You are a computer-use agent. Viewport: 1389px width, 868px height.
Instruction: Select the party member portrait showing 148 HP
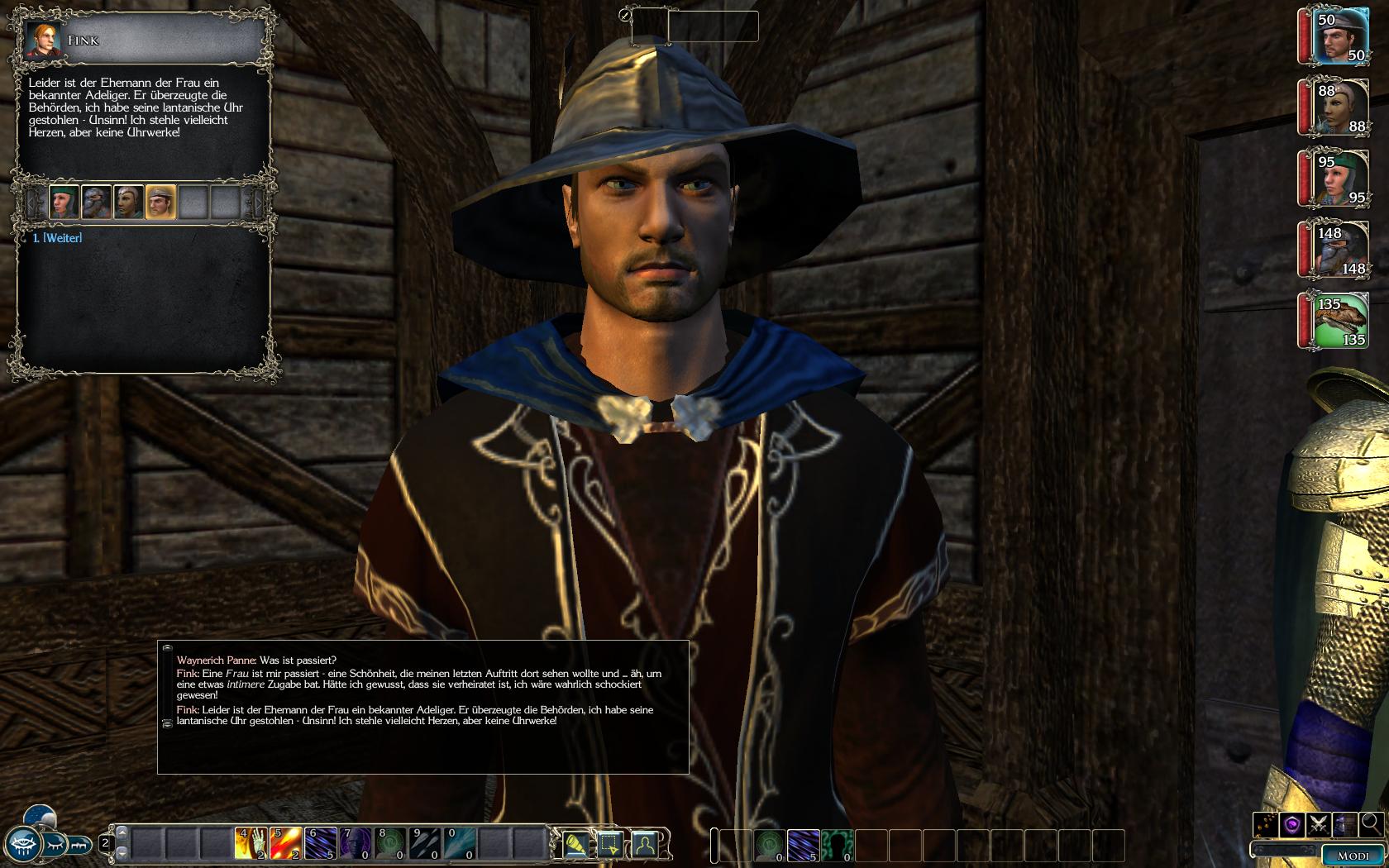(x=1336, y=250)
